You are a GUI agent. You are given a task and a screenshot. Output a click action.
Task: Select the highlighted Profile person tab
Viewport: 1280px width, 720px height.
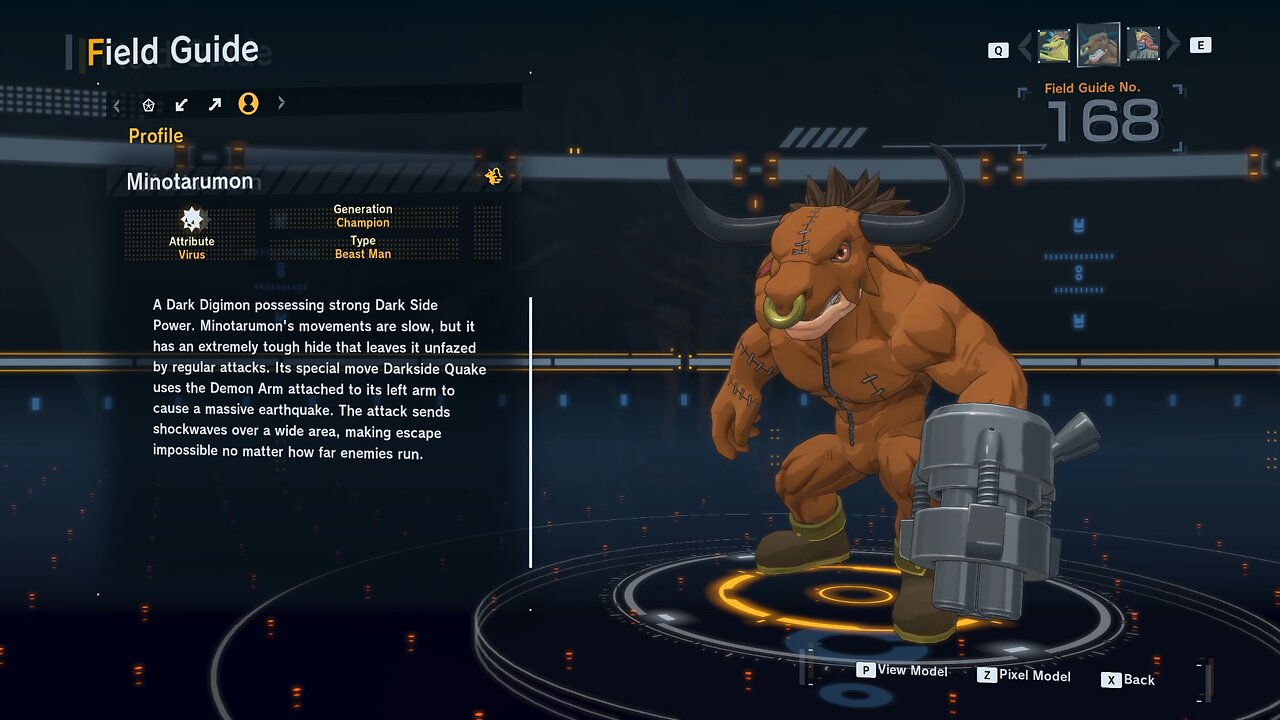(x=248, y=104)
